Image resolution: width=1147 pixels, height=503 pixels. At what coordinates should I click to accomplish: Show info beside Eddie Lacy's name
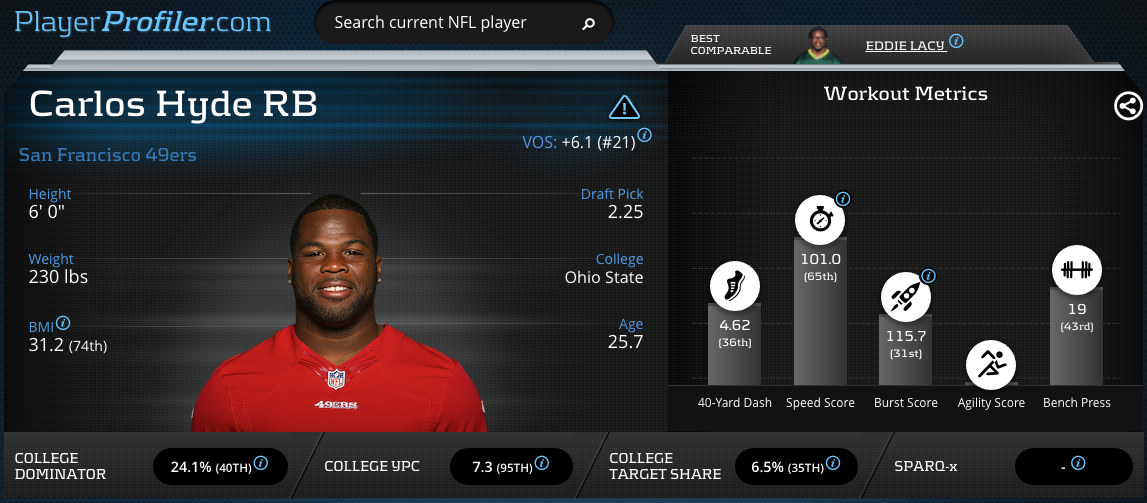pyautogui.click(x=956, y=41)
